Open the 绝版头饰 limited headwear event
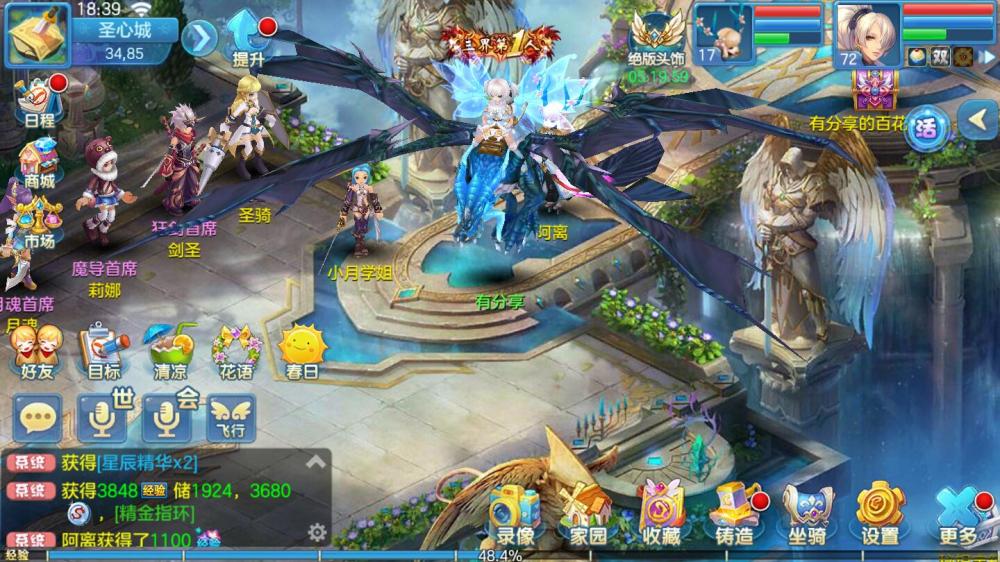The width and height of the screenshot is (1000, 562). click(658, 40)
